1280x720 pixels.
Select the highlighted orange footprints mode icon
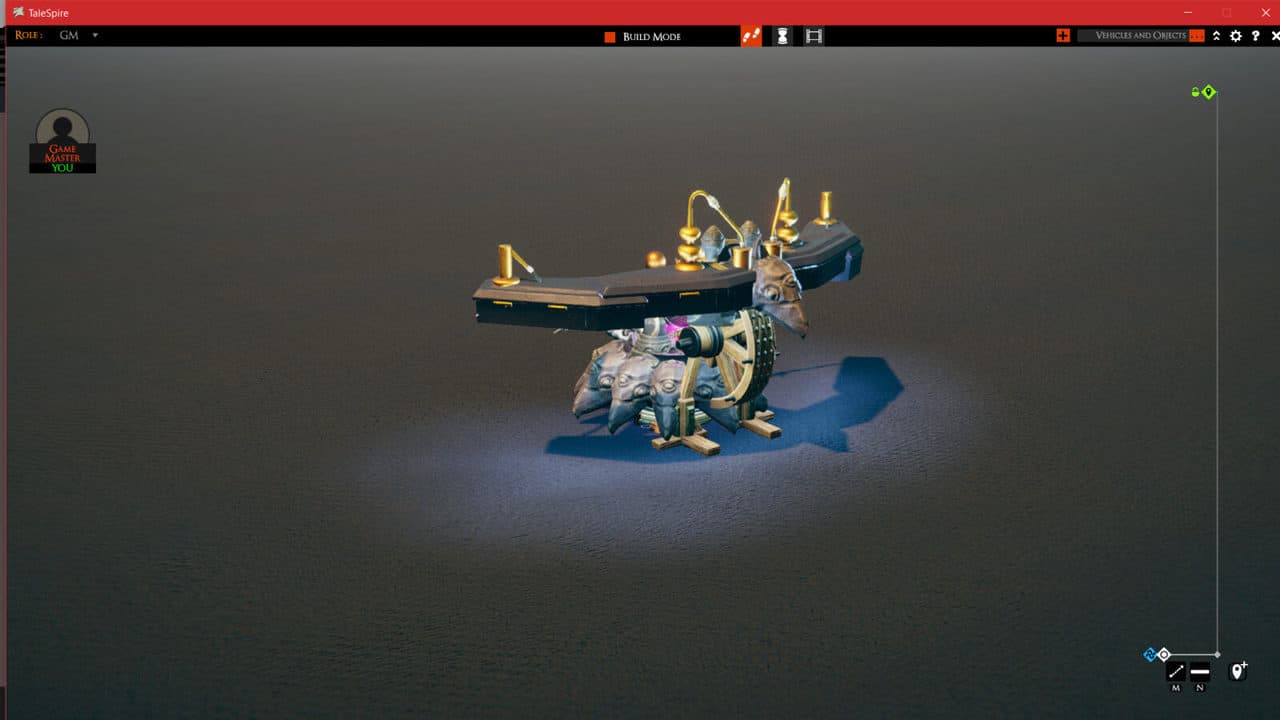751,36
